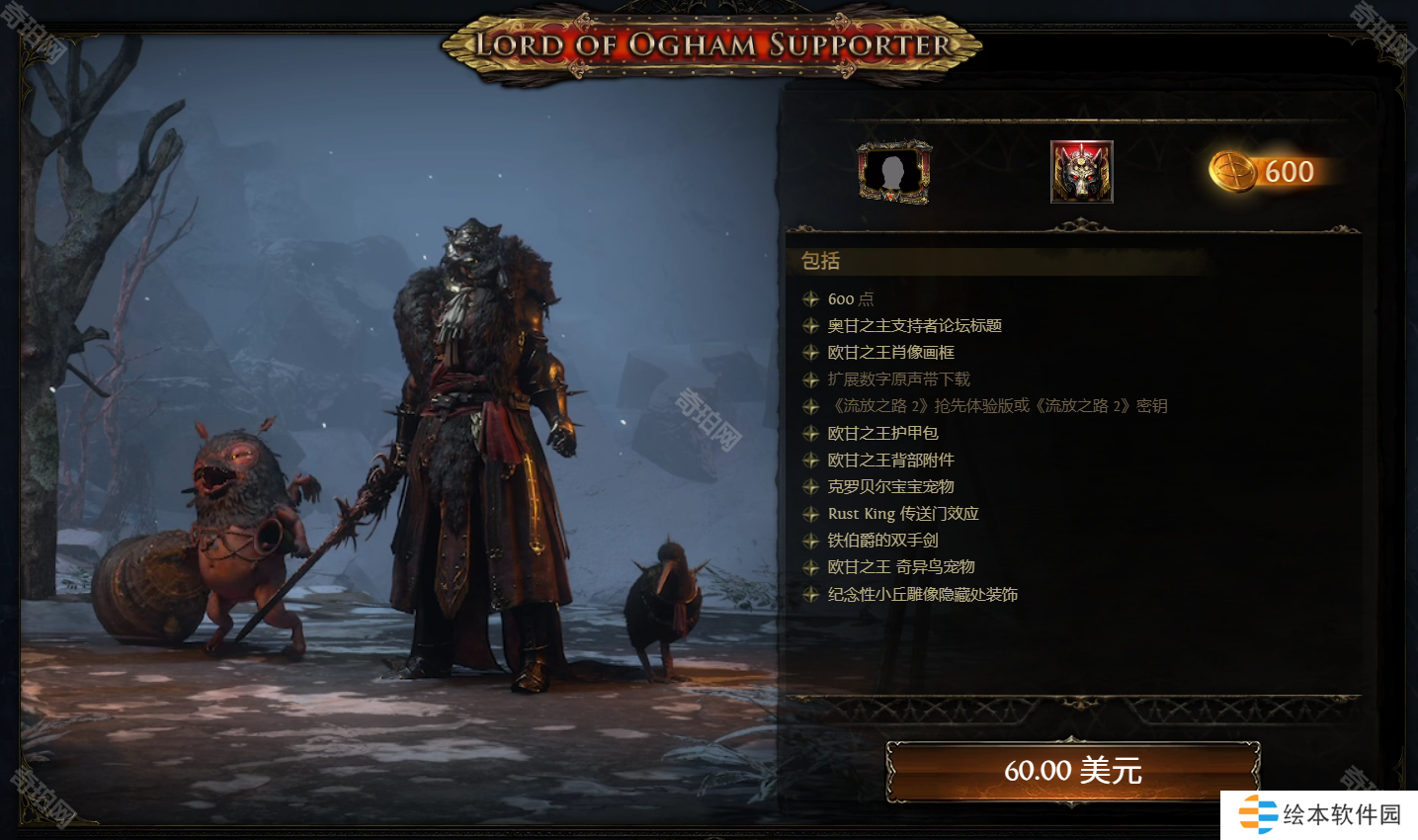
Task: Show the 欧甘之王护甲包 item
Action: 882,433
